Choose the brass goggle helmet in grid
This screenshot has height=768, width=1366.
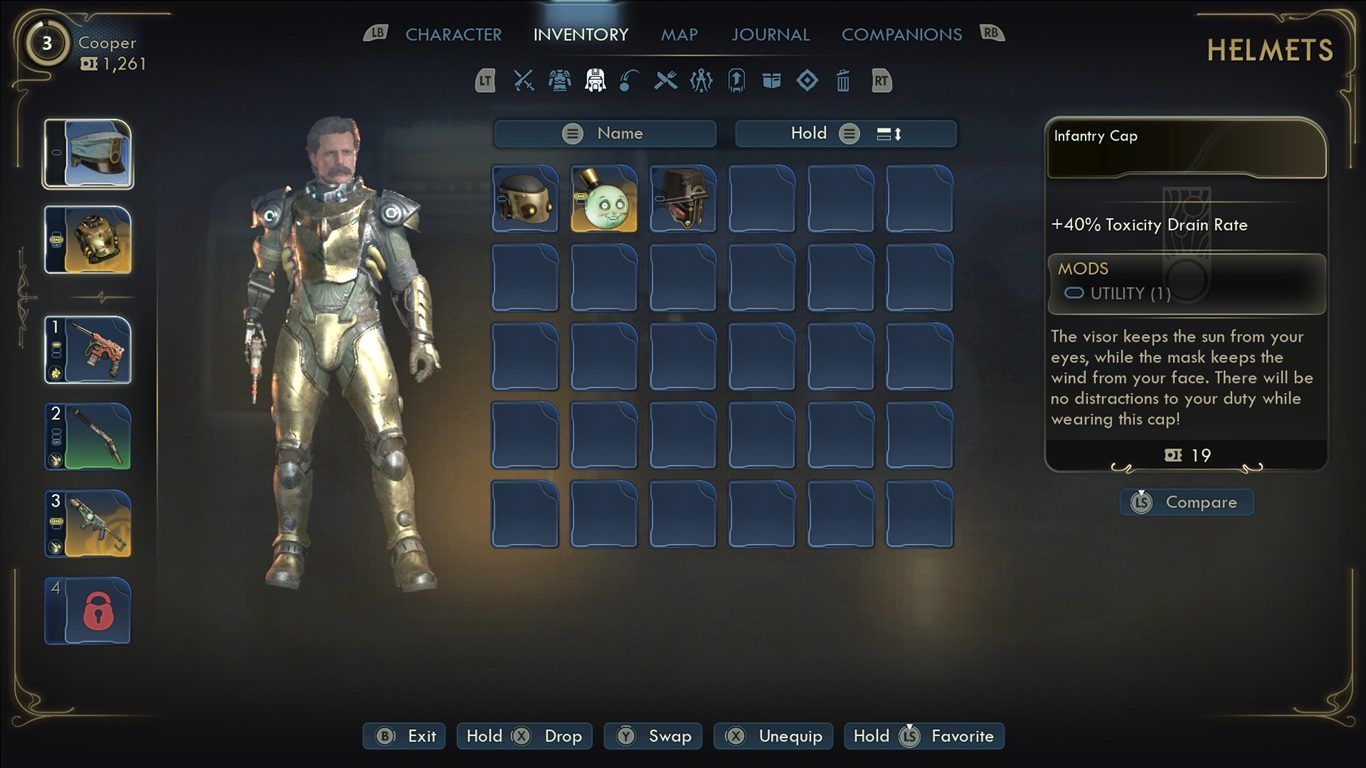(525, 199)
